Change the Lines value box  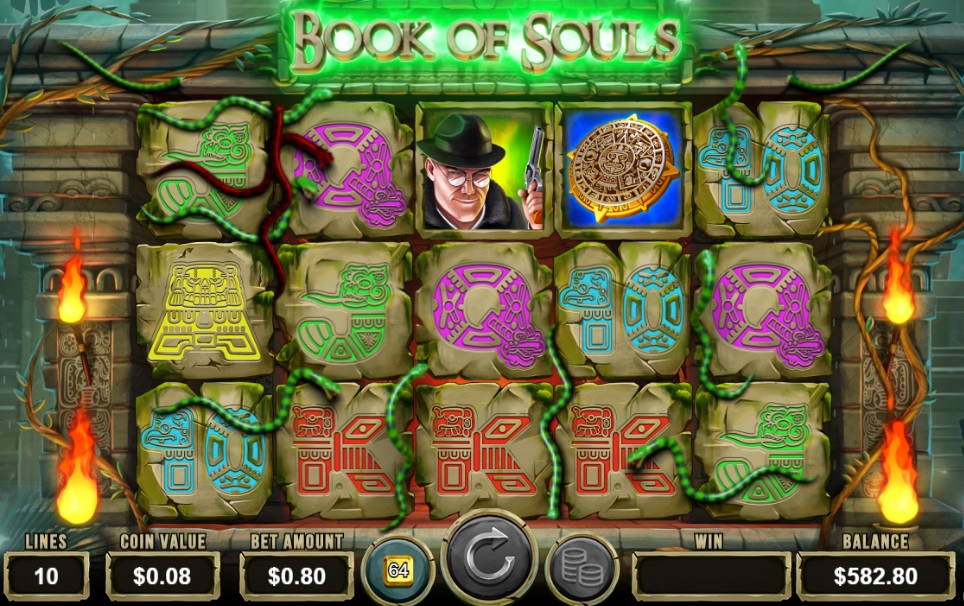[46, 575]
